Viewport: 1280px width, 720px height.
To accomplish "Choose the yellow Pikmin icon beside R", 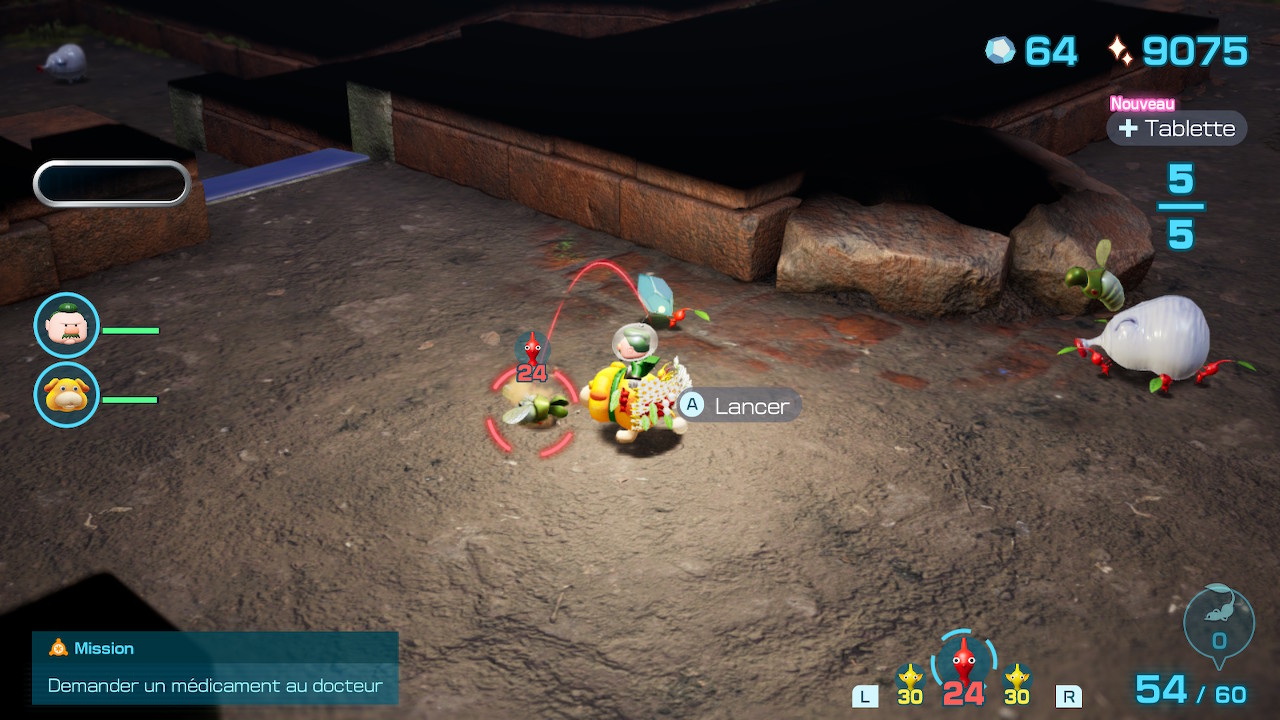I will (1017, 679).
